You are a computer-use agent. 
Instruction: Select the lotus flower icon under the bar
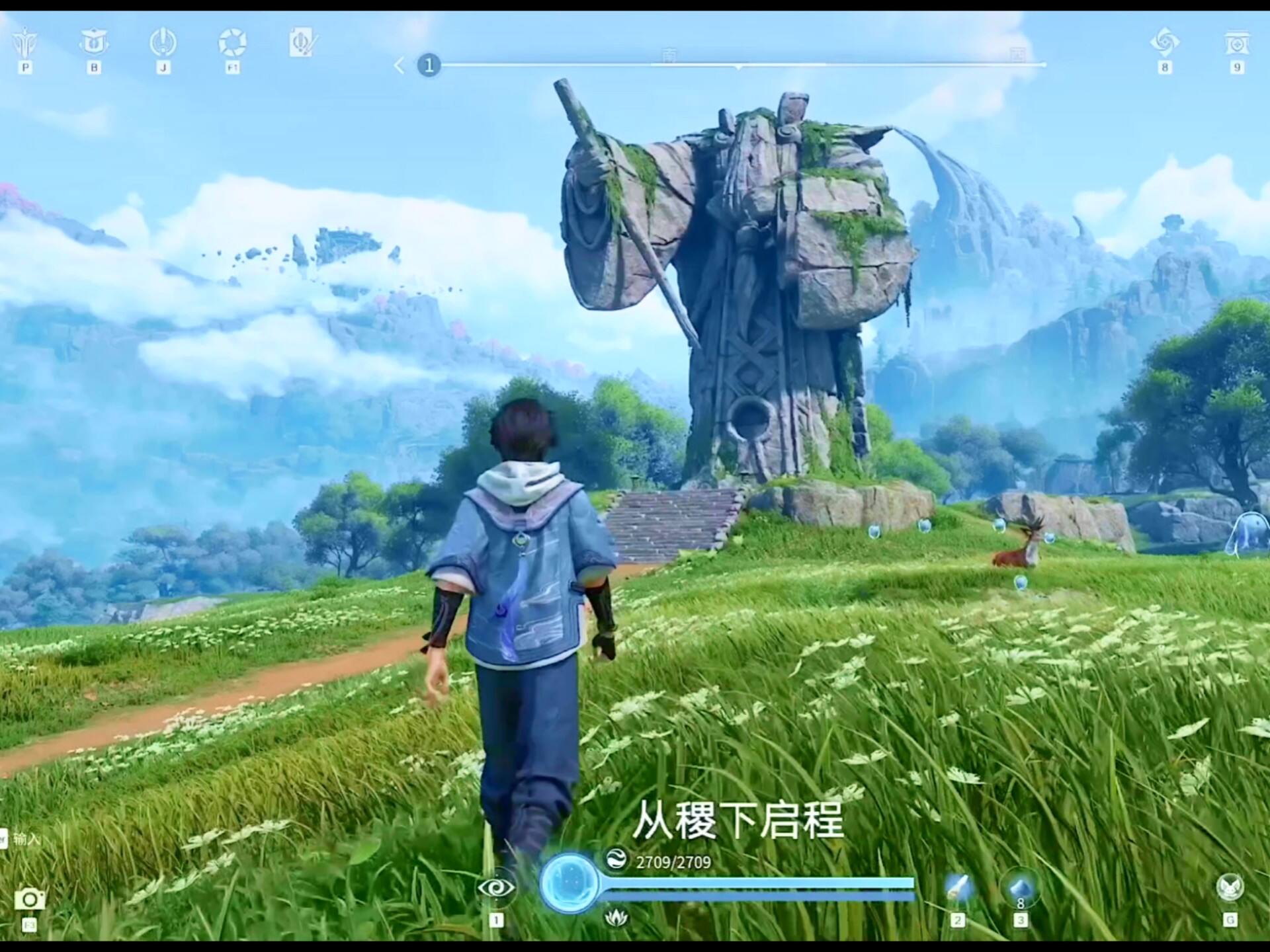point(616,917)
